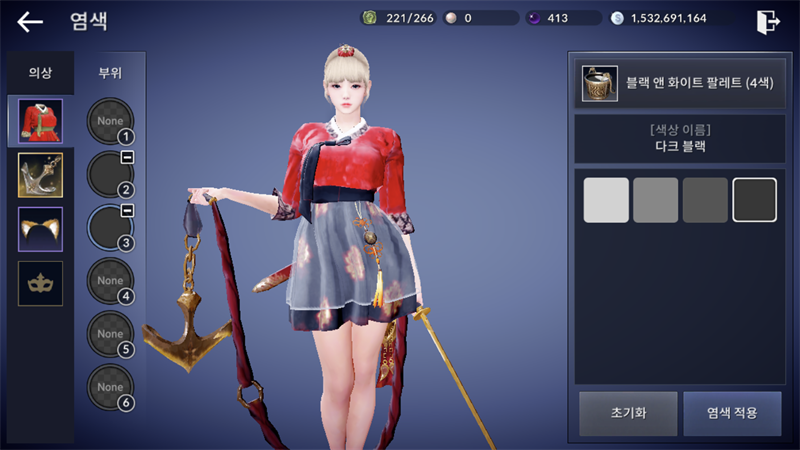
Task: Choose dye part slot number 2
Action: point(110,174)
